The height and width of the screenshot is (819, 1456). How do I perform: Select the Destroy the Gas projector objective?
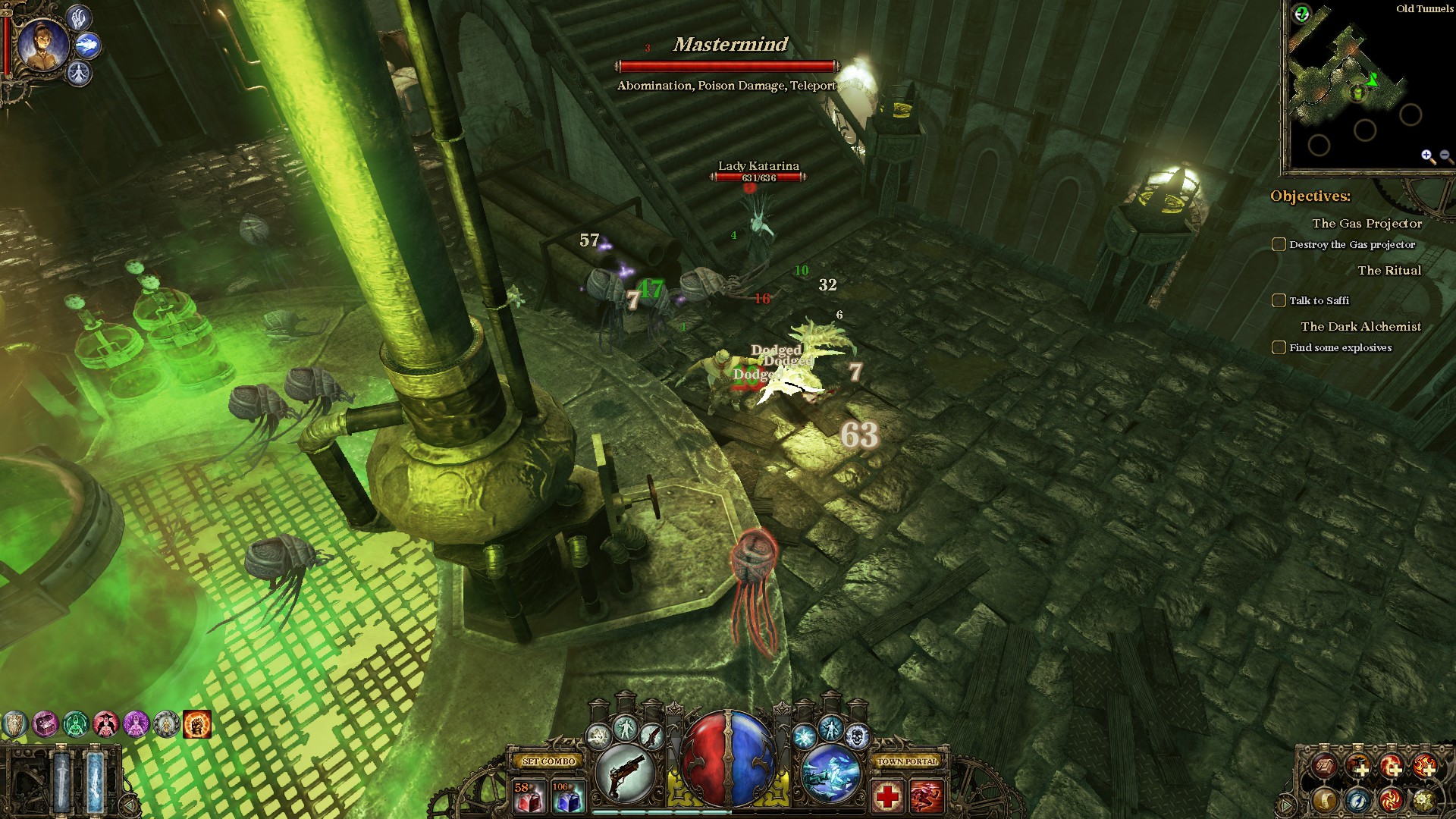(1351, 244)
